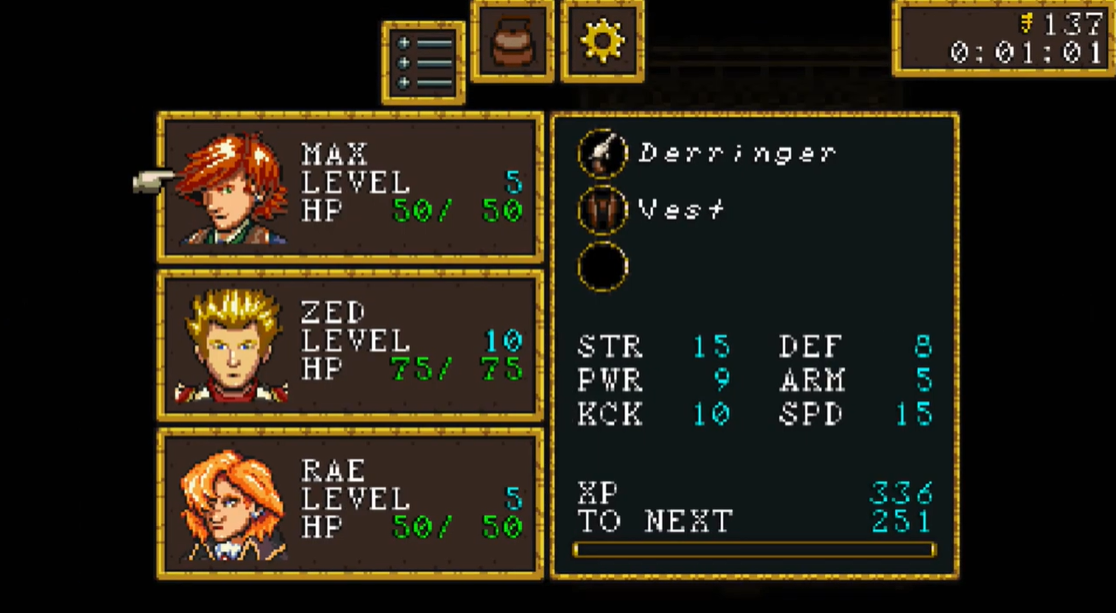Open the backpack inventory tab
Screen dimensions: 1116x613
512,42
